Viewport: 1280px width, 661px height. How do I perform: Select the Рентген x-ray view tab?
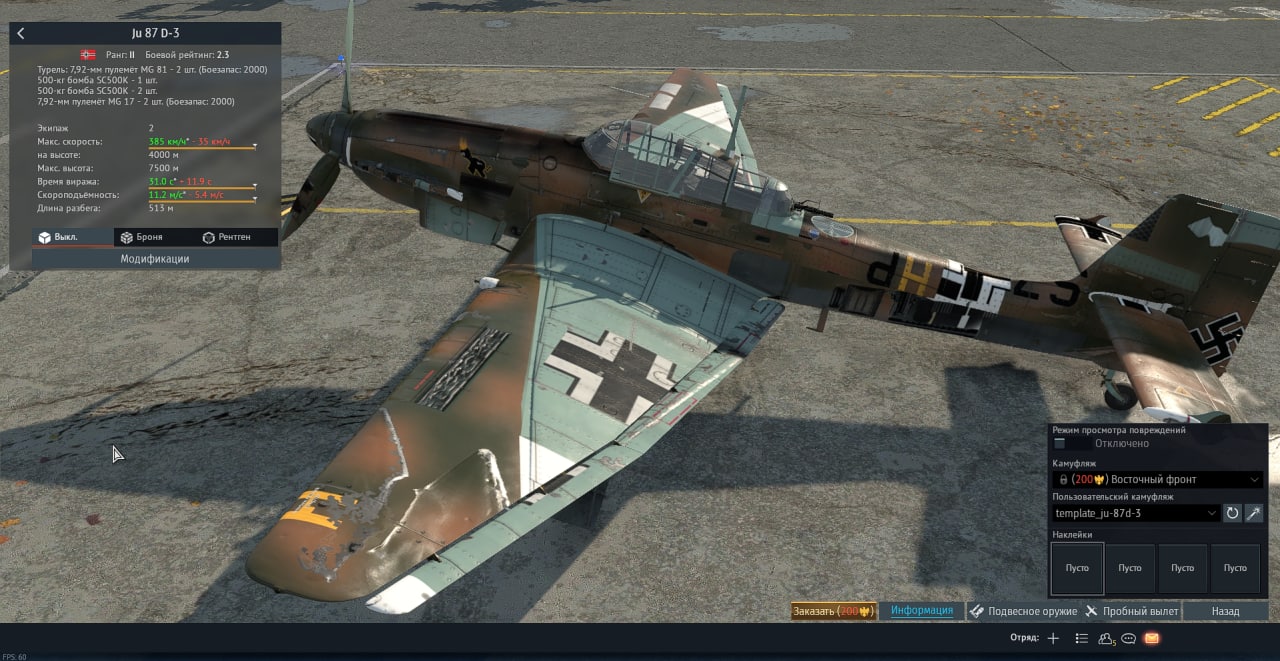(x=226, y=237)
